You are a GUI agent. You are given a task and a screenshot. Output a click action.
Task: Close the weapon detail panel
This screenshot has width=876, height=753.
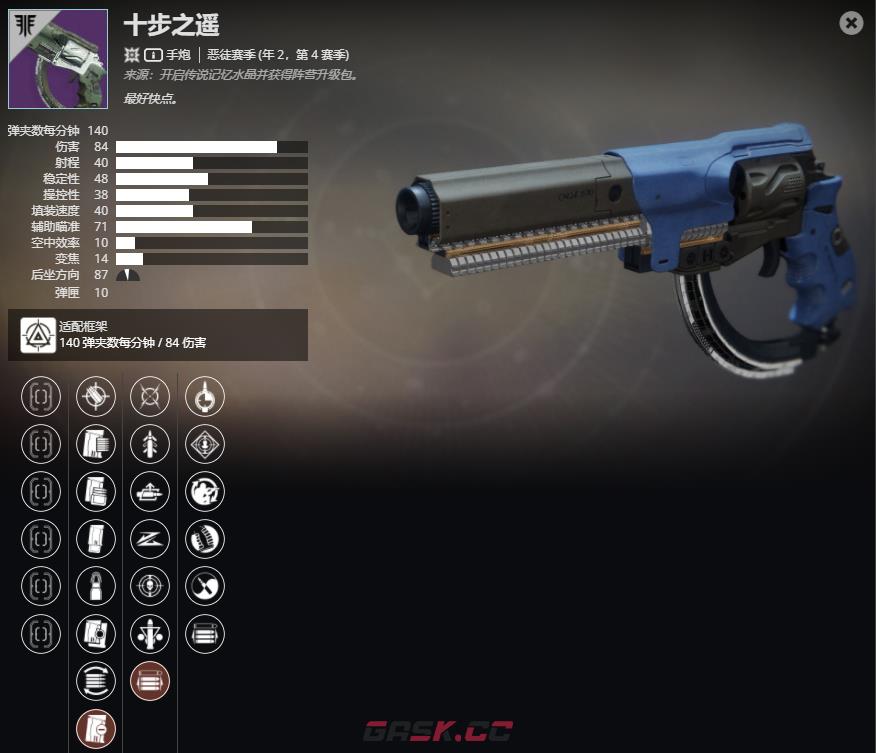(851, 23)
